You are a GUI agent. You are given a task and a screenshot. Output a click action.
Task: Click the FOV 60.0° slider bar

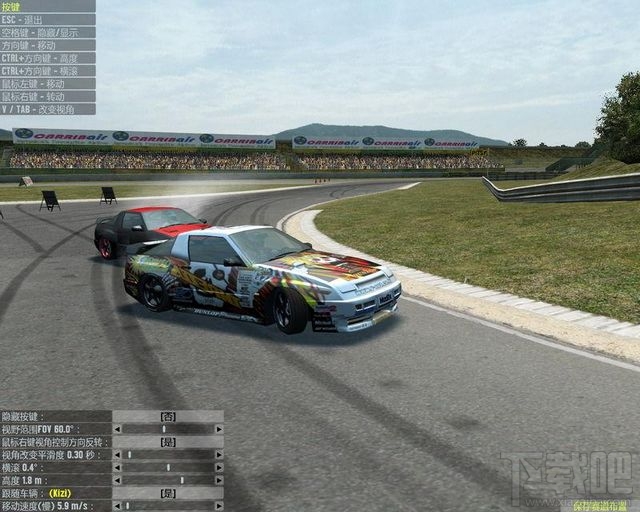[x=168, y=429]
